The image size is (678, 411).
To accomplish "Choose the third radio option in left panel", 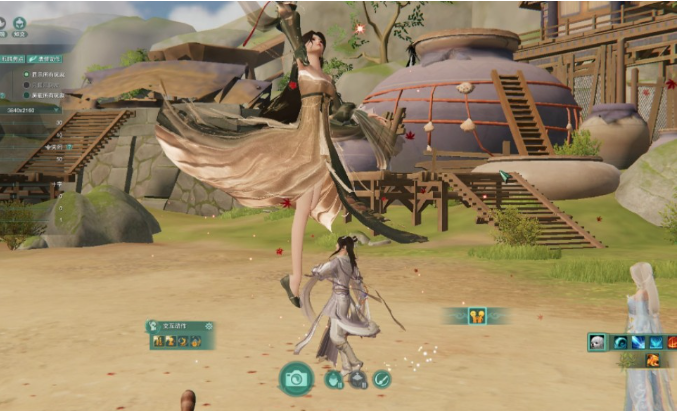I will [x=26, y=96].
